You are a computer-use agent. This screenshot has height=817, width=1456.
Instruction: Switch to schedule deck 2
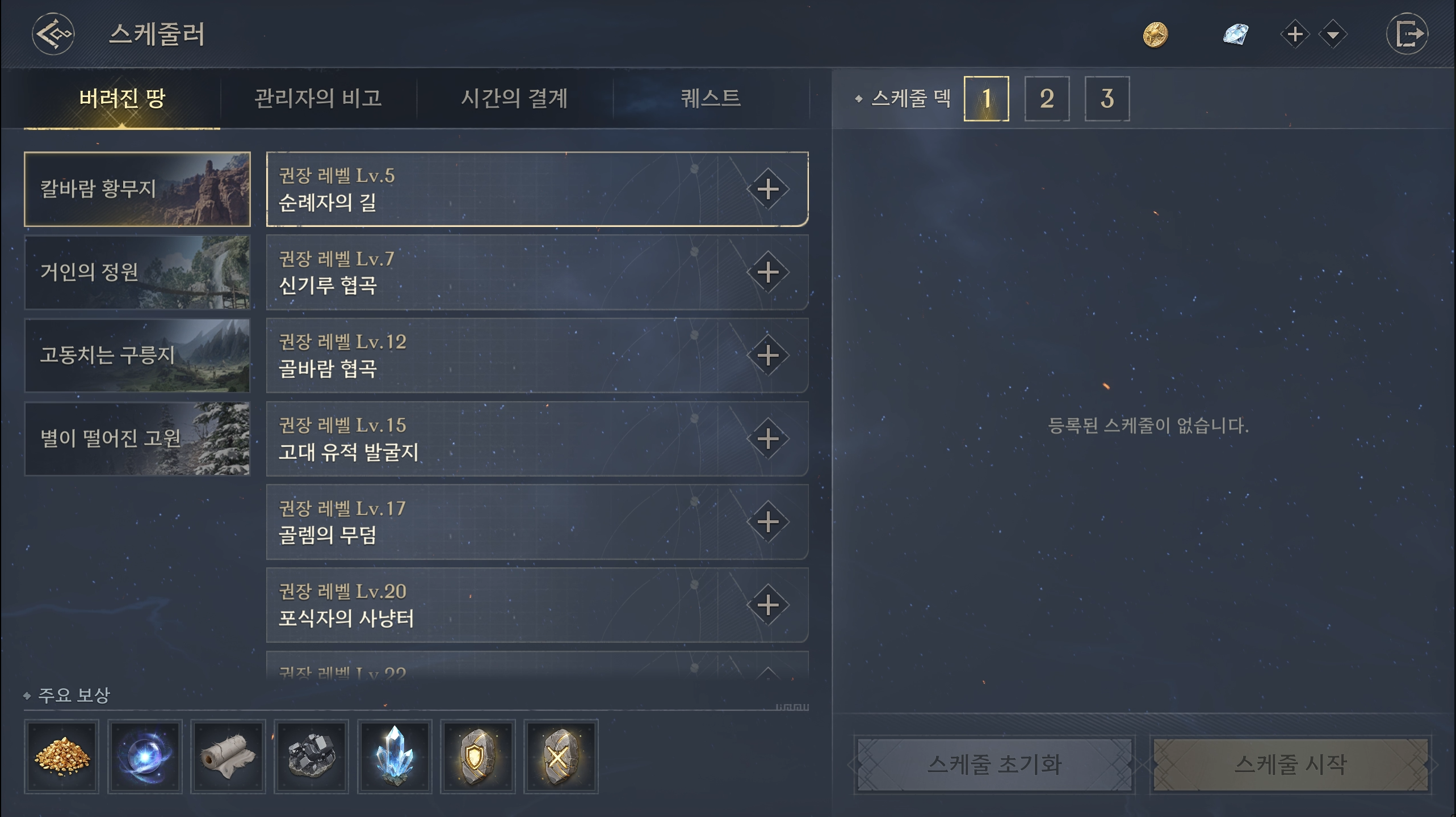(x=1047, y=99)
